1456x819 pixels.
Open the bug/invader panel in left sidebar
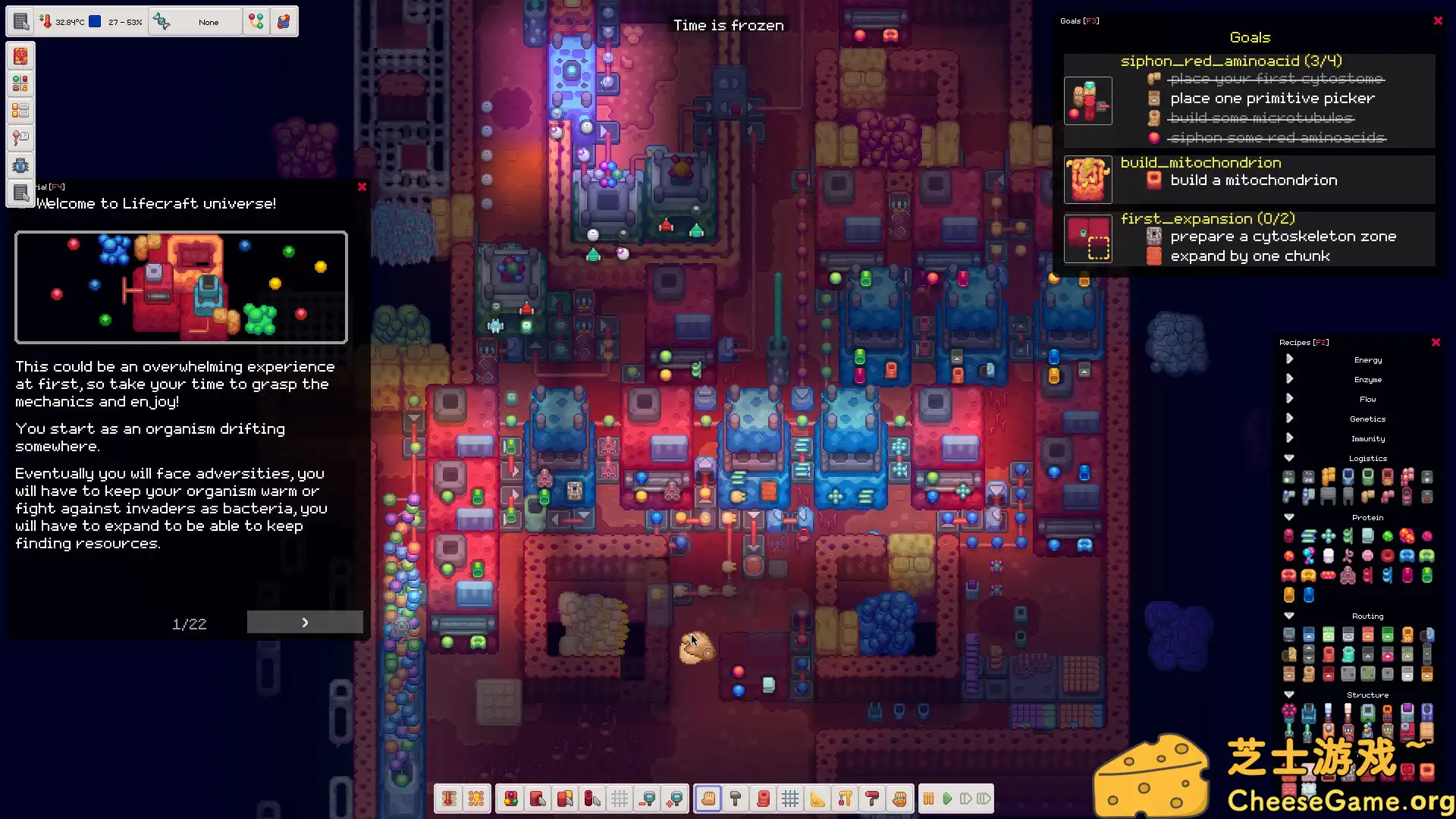pyautogui.click(x=20, y=165)
